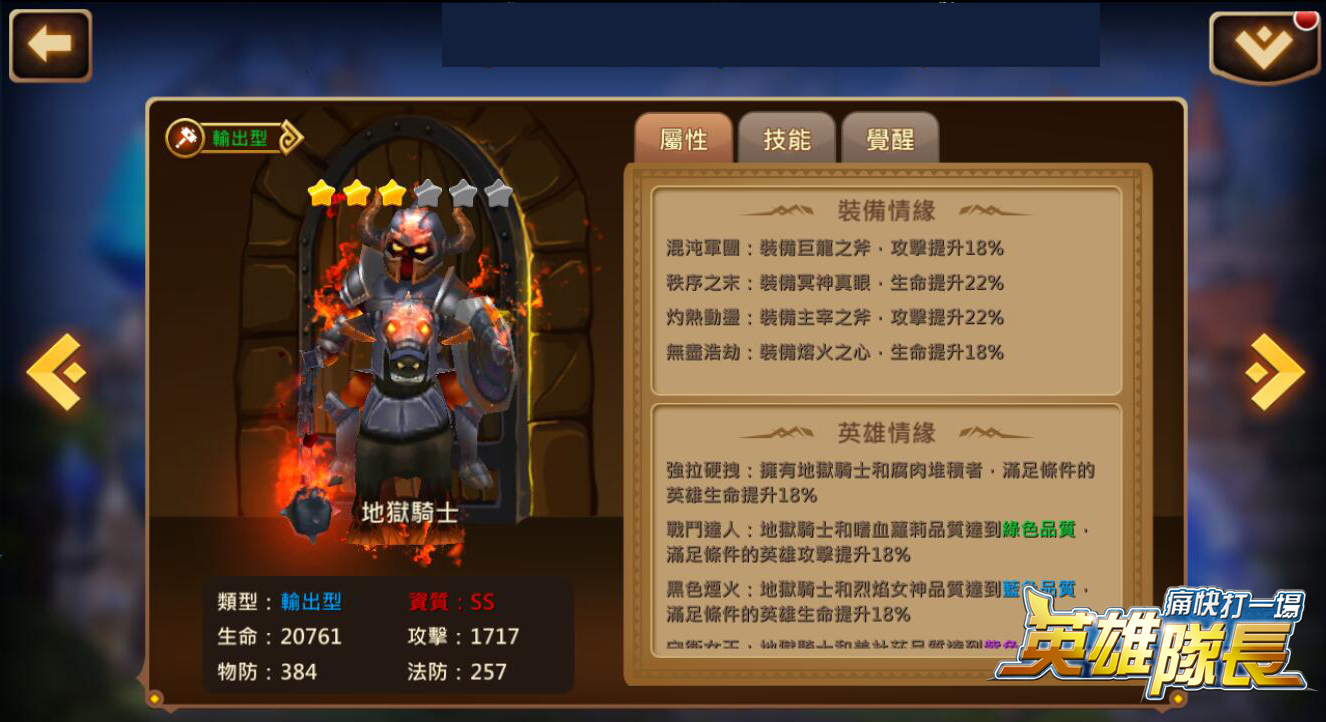The width and height of the screenshot is (1326, 722).
Task: Toggle the fourth gray star
Action: [x=429, y=191]
